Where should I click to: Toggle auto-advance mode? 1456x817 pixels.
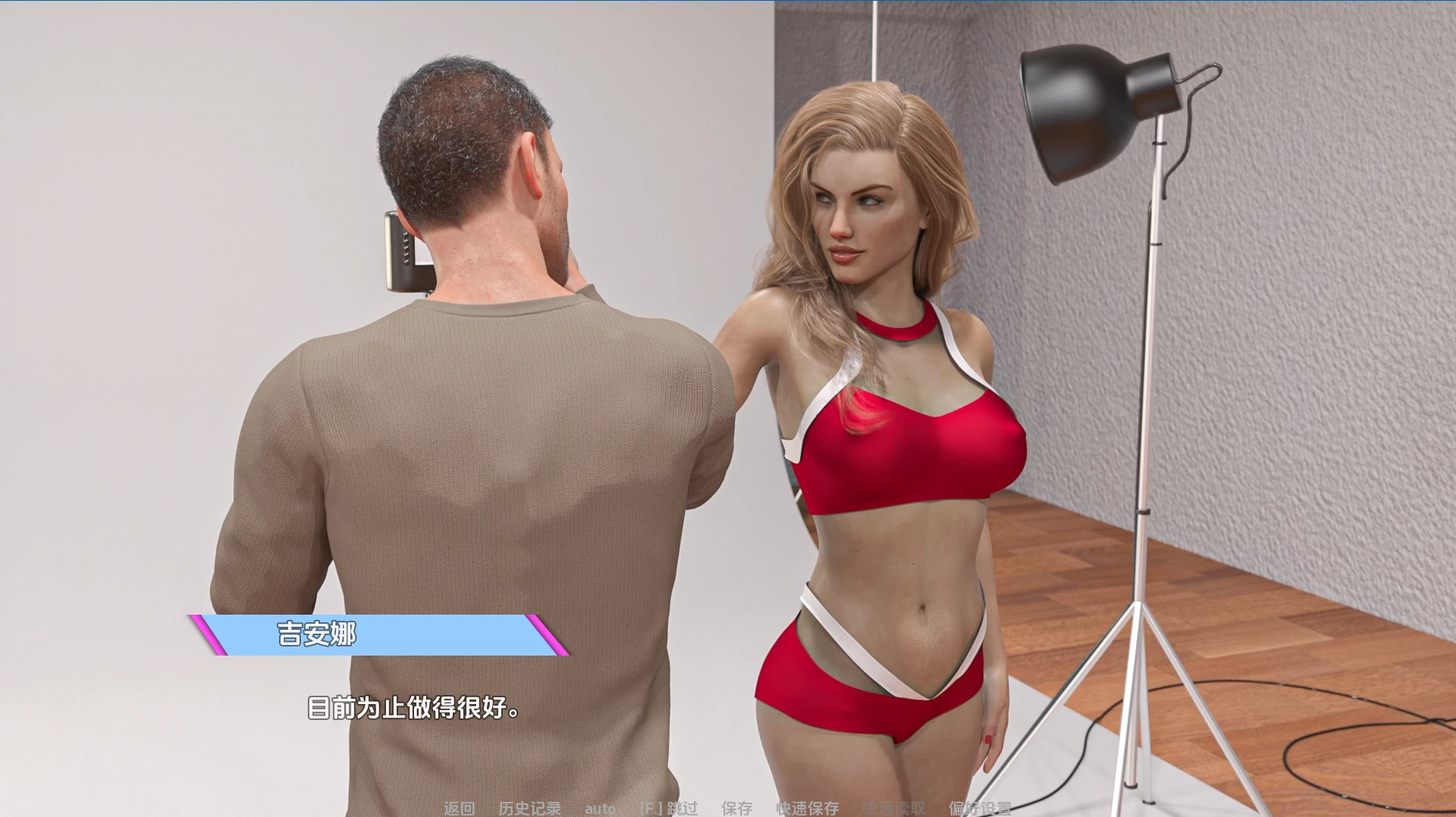click(600, 808)
